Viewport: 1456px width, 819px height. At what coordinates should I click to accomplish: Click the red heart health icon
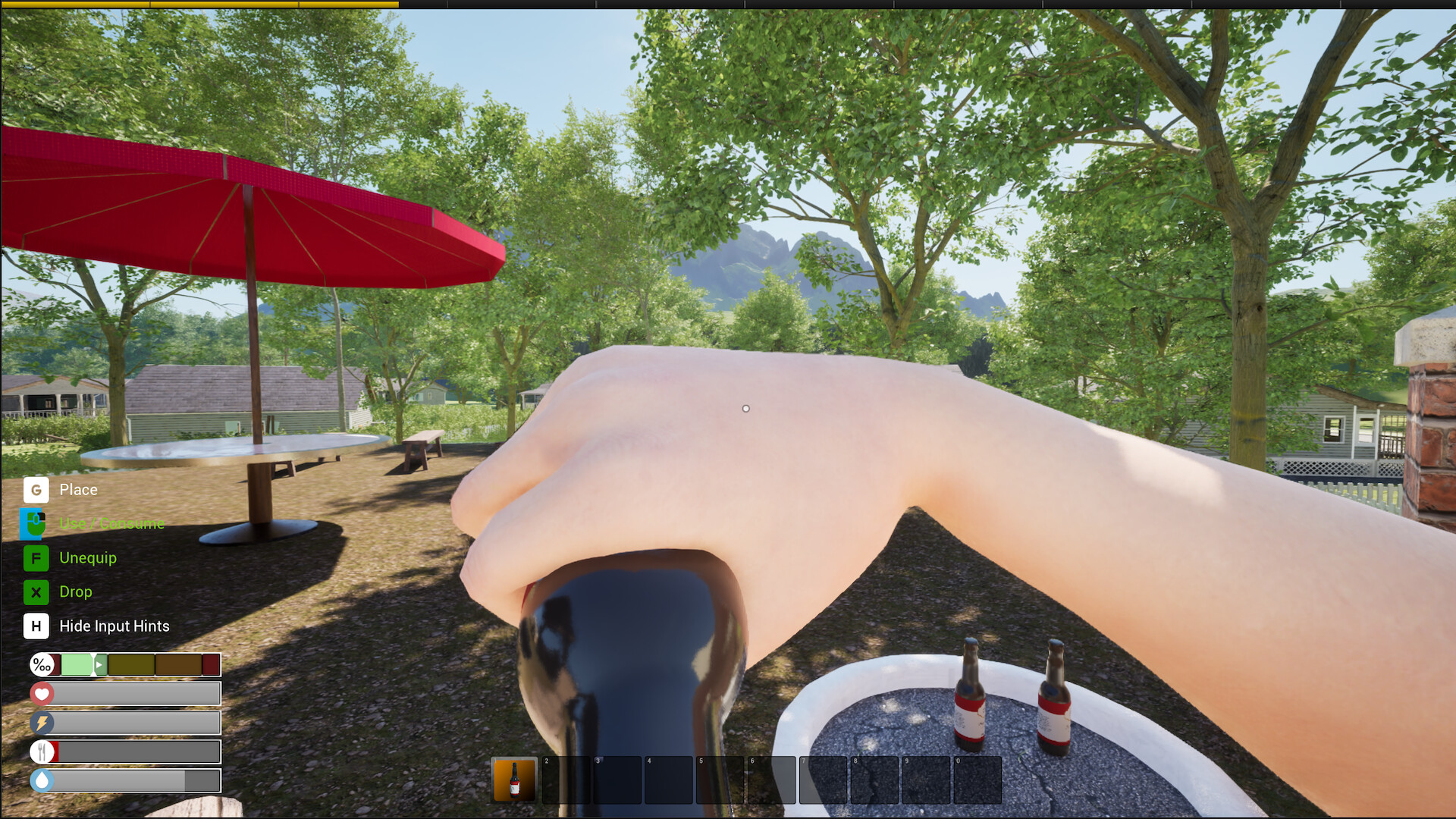(42, 693)
